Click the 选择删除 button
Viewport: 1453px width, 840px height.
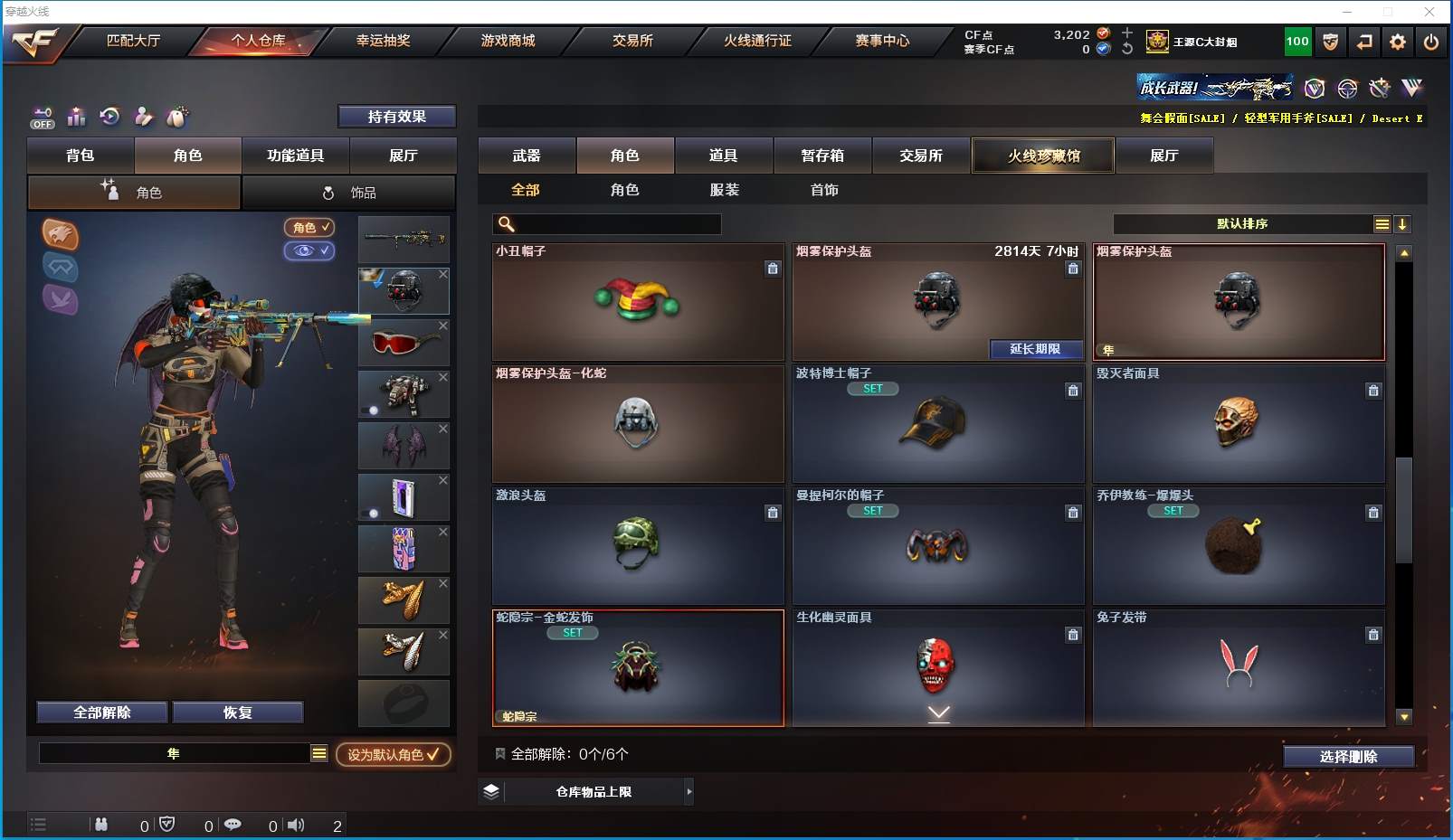pyautogui.click(x=1348, y=757)
